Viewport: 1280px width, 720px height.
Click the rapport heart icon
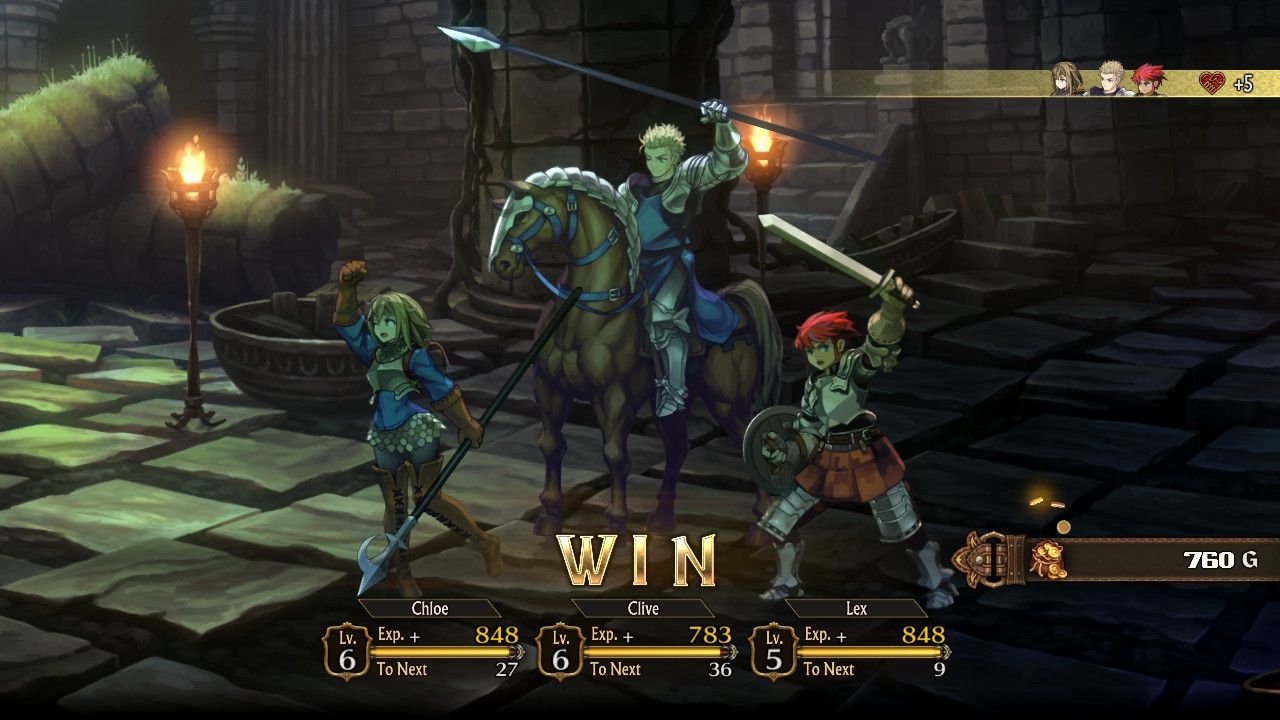pyautogui.click(x=1212, y=83)
